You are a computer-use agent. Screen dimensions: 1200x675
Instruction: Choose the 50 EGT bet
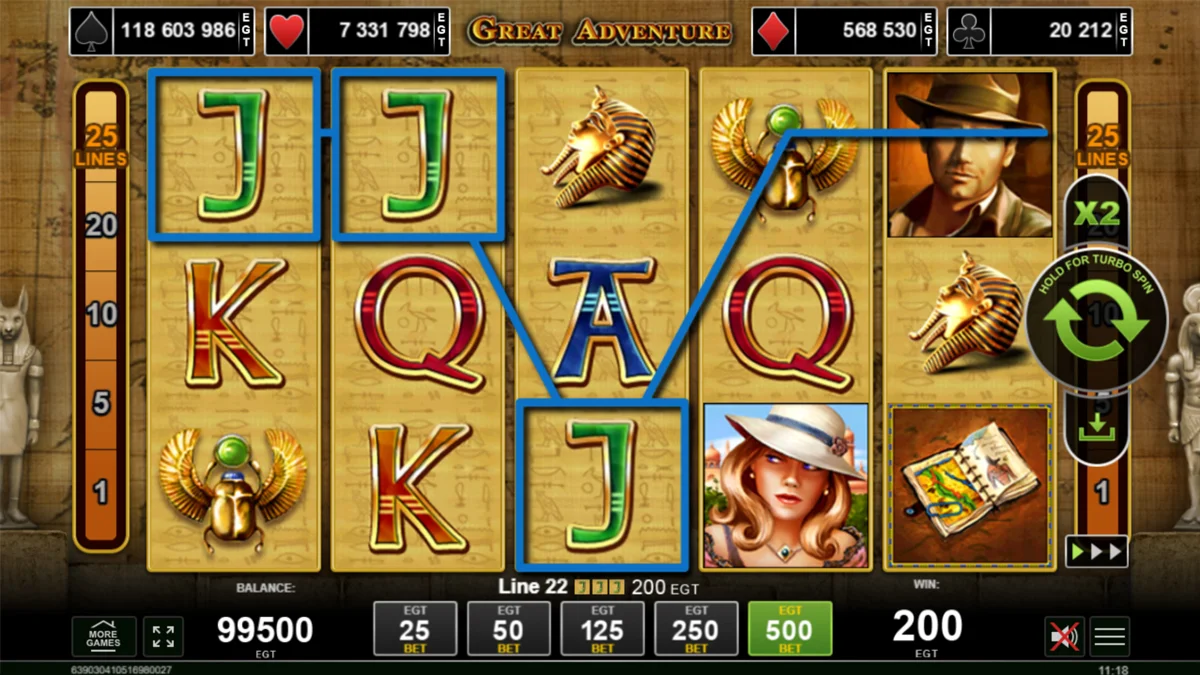point(508,629)
